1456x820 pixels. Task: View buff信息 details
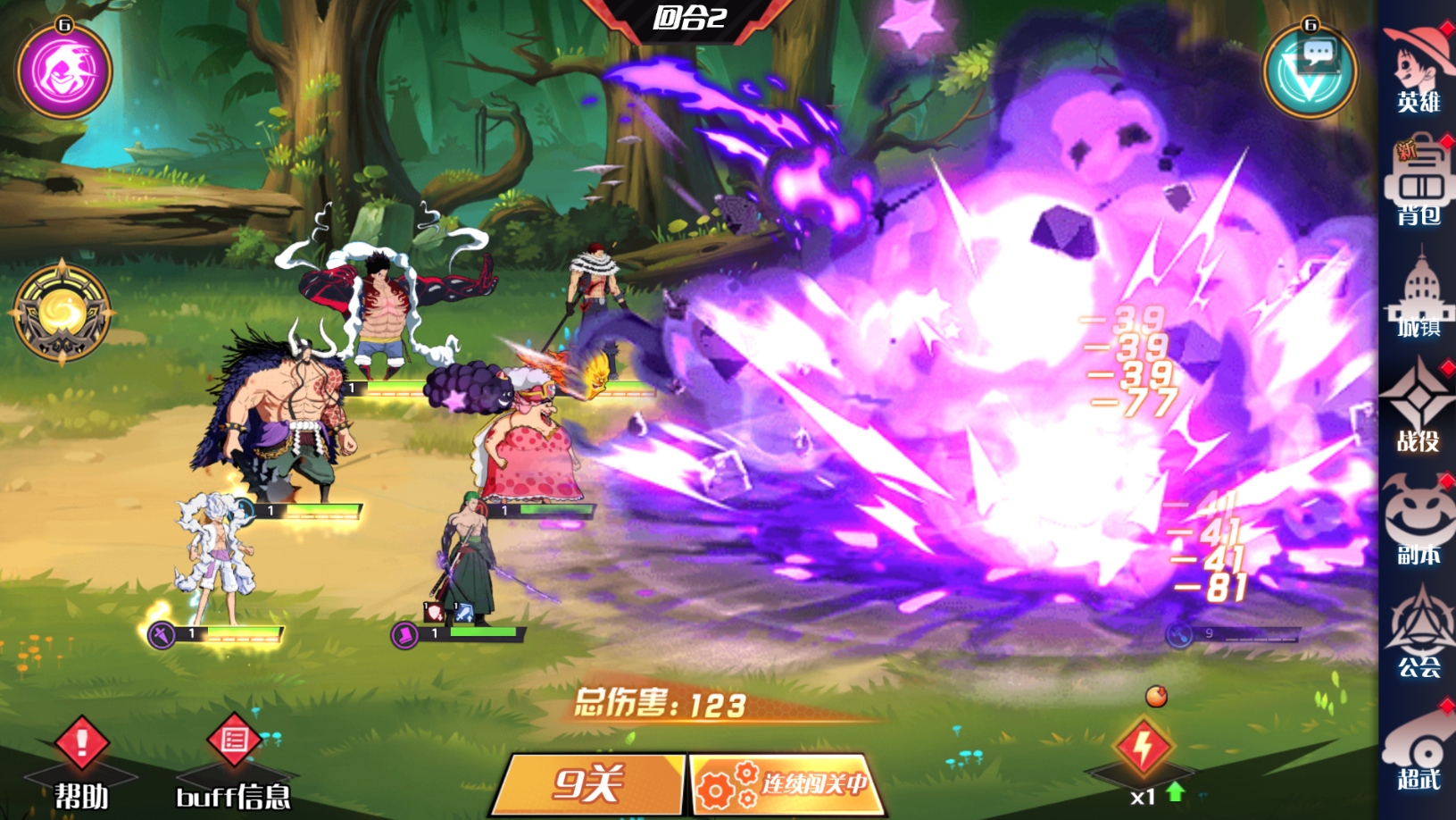(x=234, y=759)
